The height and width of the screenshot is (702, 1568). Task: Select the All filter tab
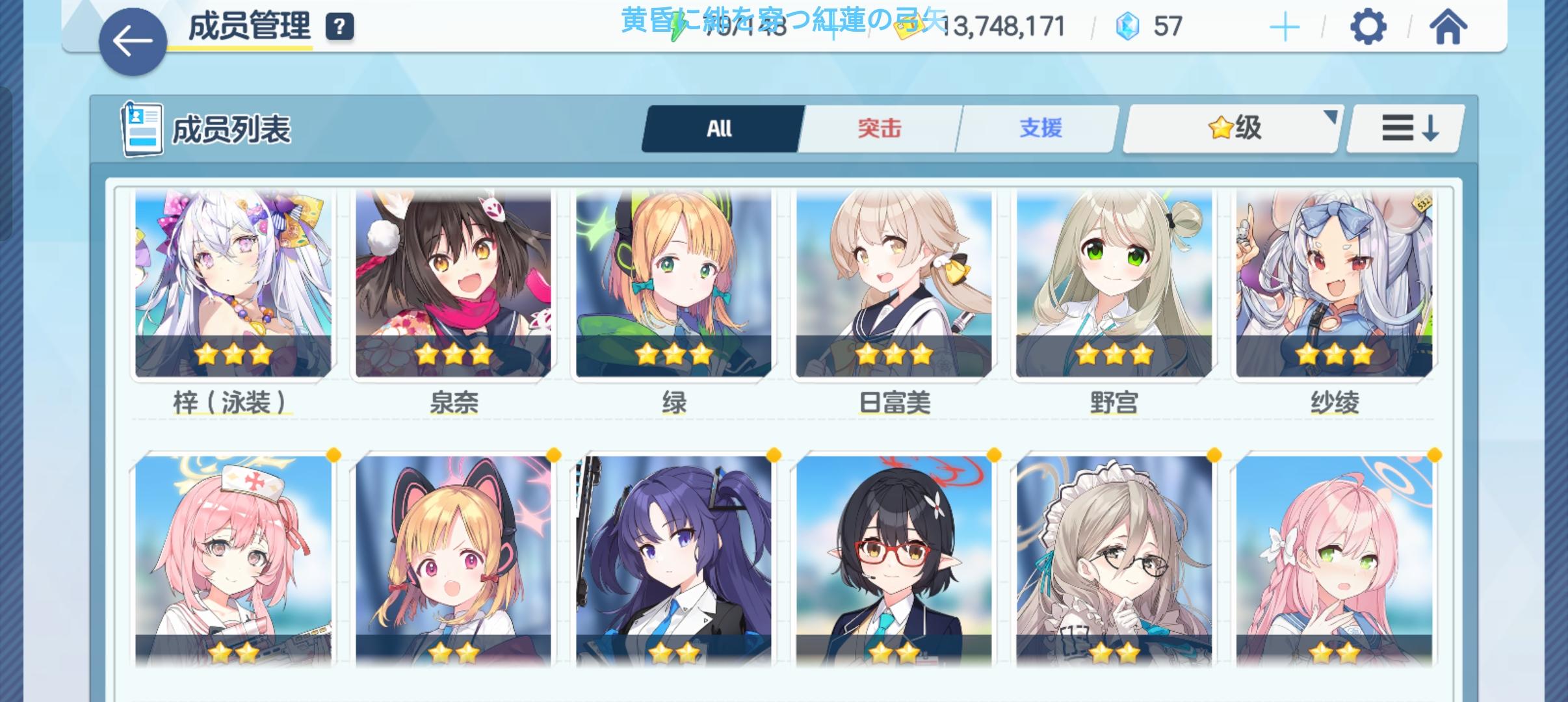click(720, 128)
